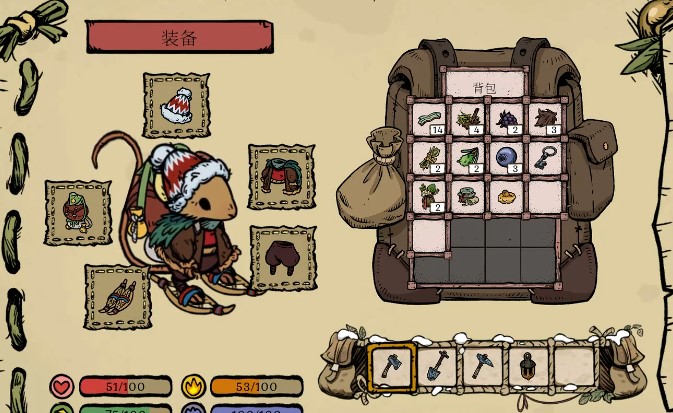Viewport: 673px width, 413px height.
Task: Click the dark berries bunch in backpack
Action: (x=507, y=120)
